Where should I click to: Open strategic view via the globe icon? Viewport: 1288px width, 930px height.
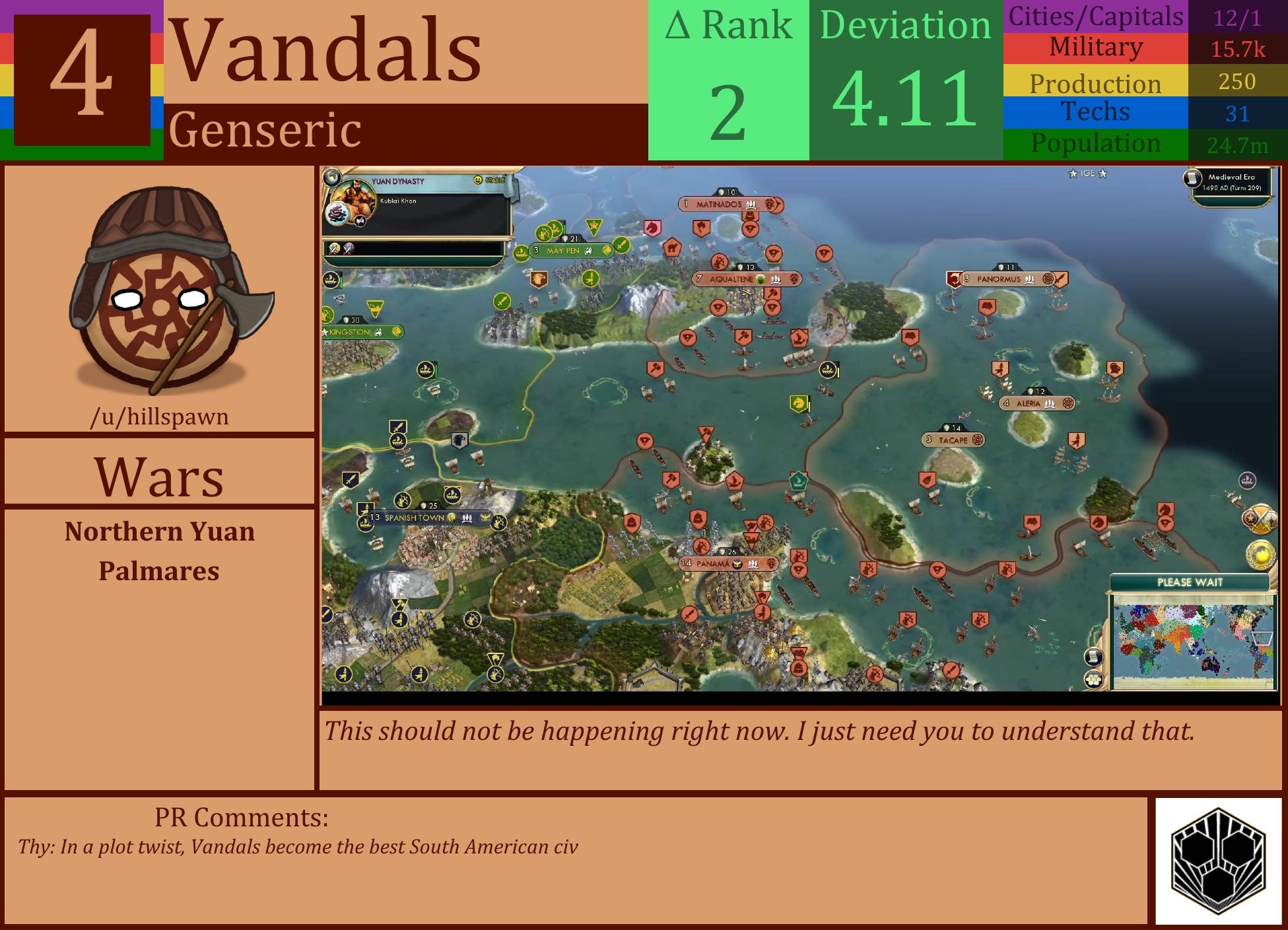tap(331, 178)
